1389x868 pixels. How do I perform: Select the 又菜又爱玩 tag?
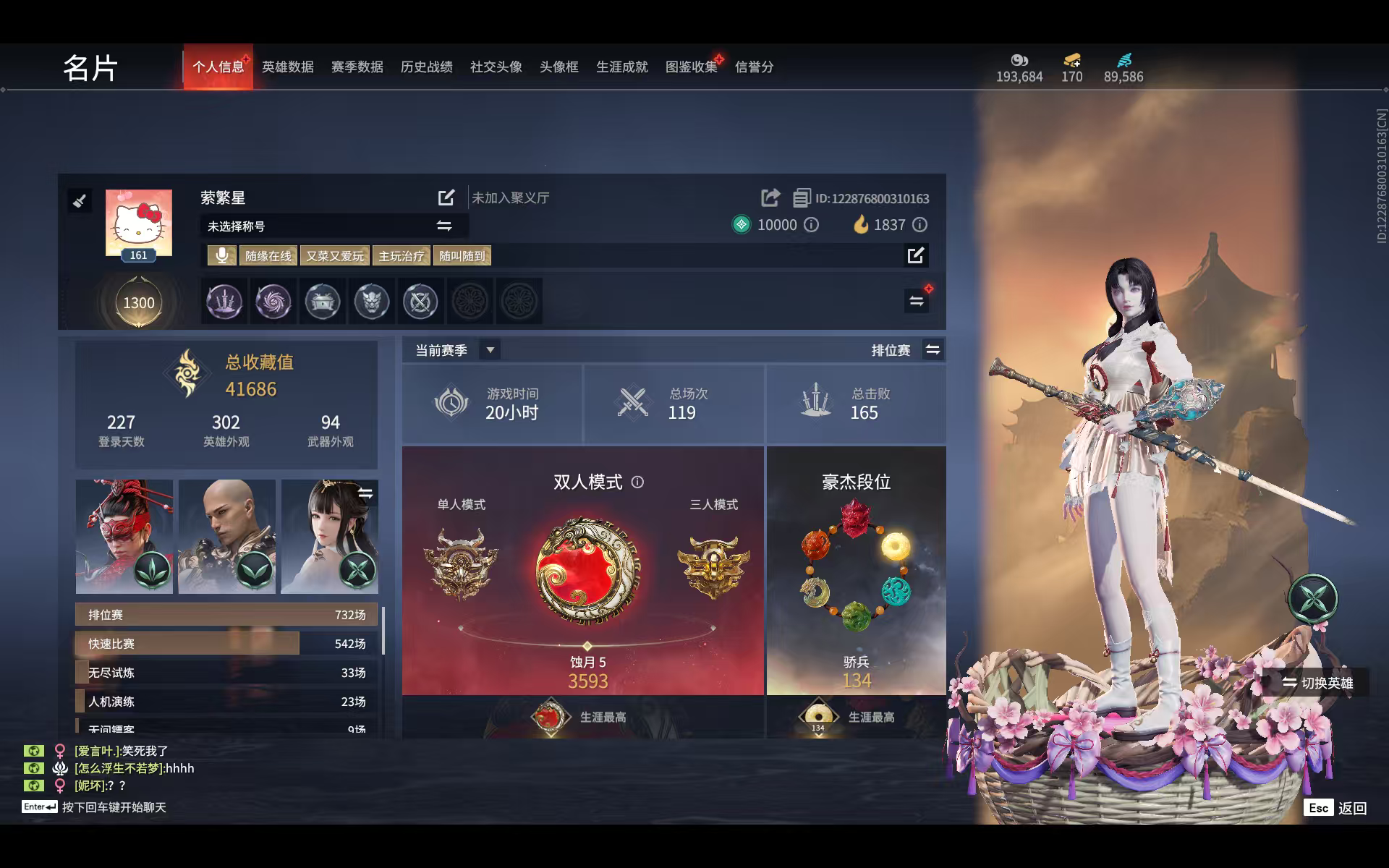(x=334, y=255)
